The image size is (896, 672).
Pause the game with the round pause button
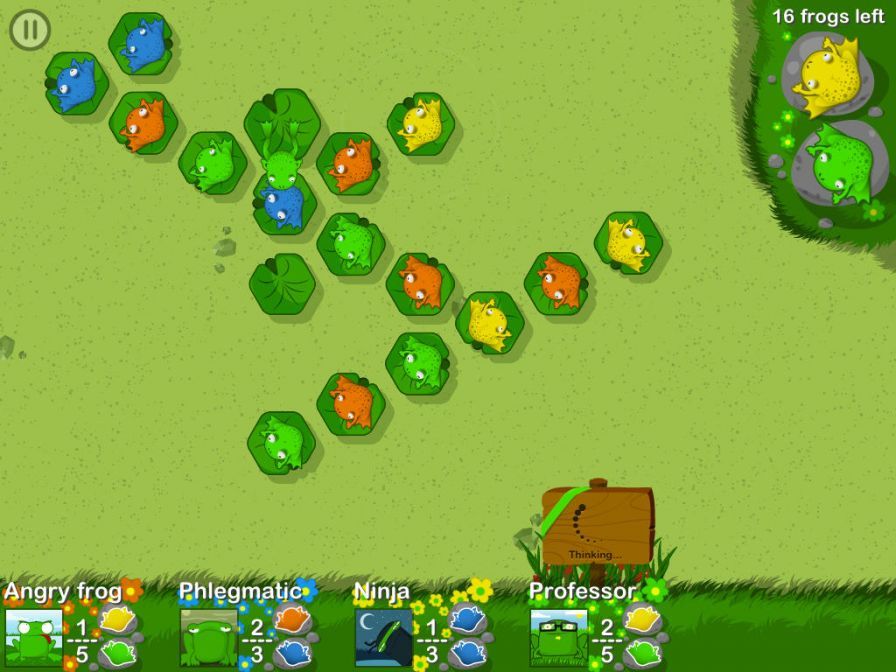[x=30, y=30]
